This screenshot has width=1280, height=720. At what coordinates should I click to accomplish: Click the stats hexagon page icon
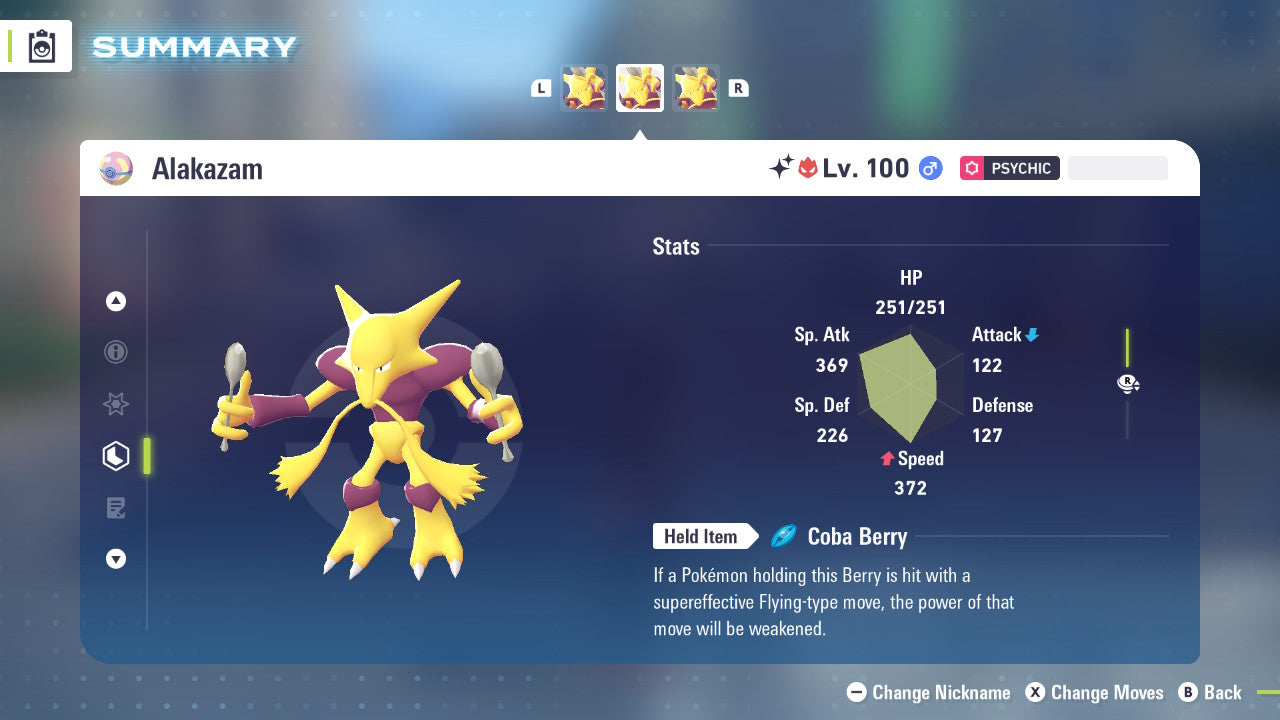[x=116, y=455]
